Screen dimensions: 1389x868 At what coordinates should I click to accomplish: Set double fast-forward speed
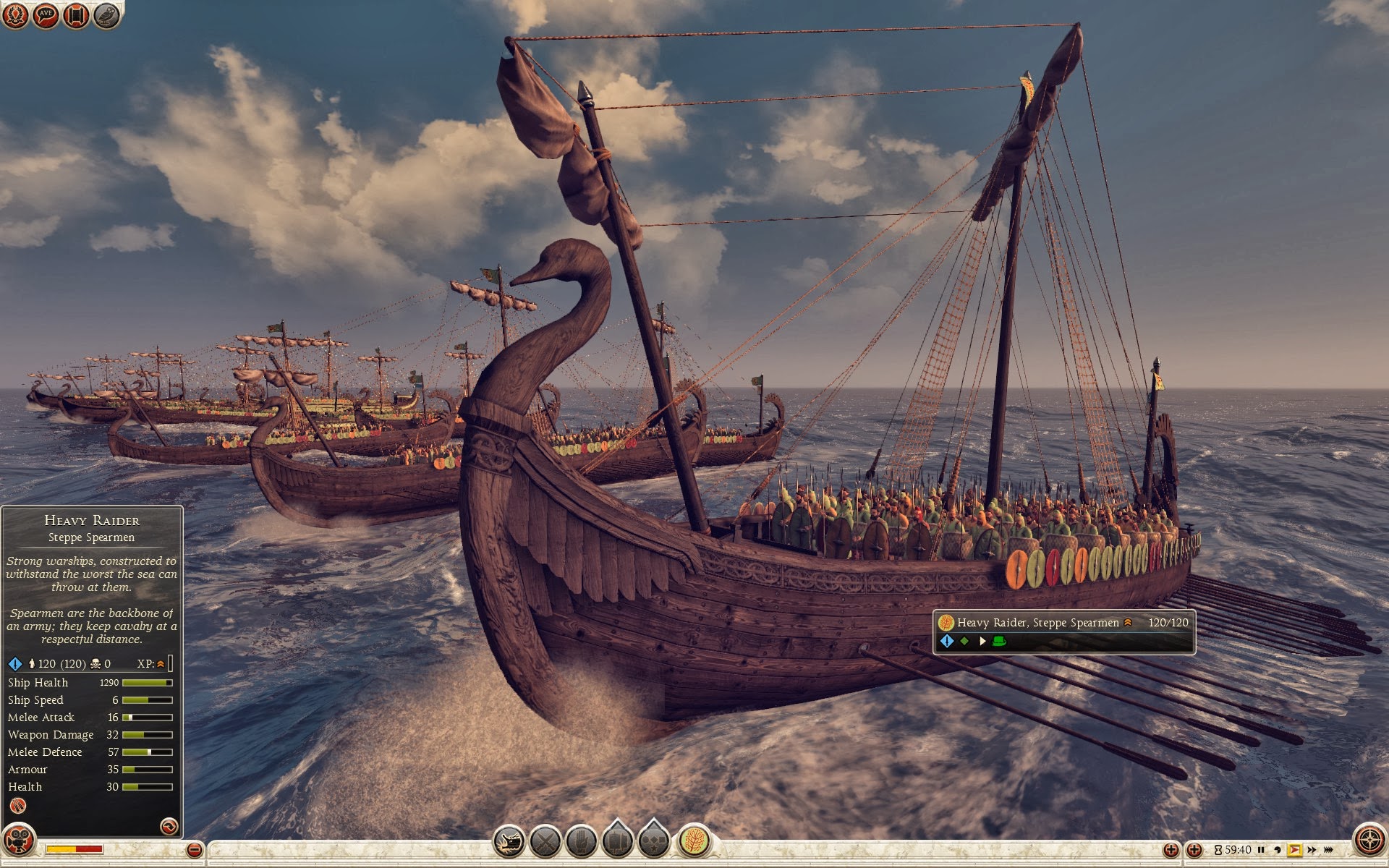(1312, 850)
